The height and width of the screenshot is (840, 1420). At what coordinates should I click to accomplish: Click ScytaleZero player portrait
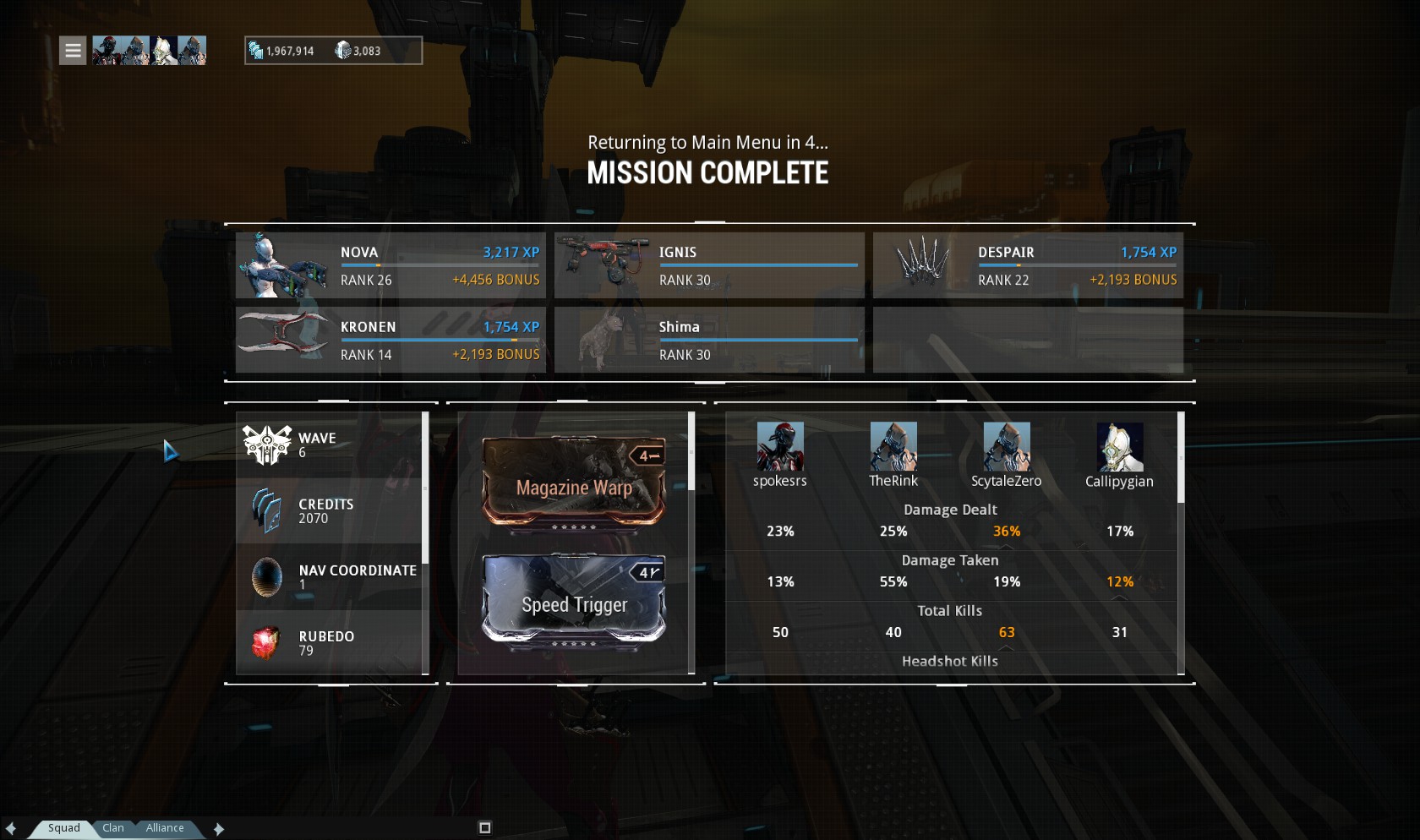coord(1007,446)
